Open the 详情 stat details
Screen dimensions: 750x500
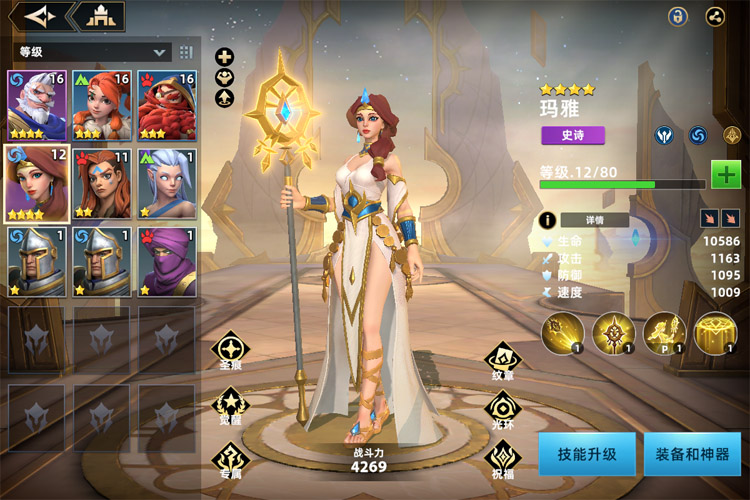click(594, 220)
